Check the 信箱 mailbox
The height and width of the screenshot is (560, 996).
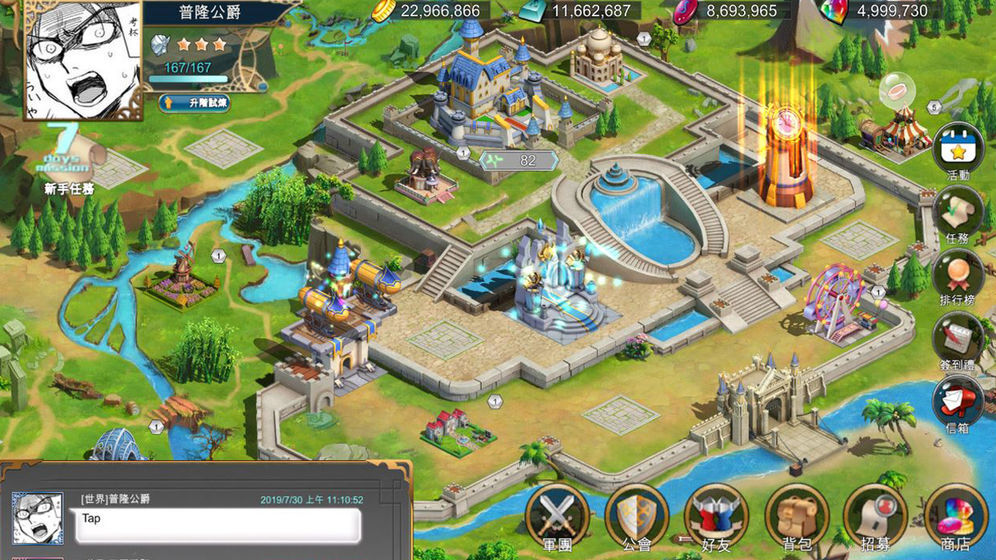coord(958,402)
